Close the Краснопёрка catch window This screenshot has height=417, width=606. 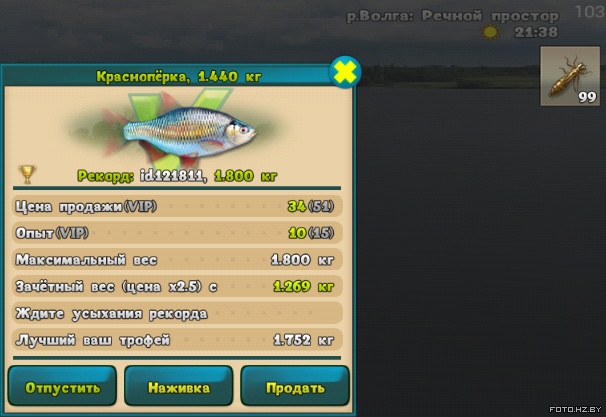click(x=346, y=72)
